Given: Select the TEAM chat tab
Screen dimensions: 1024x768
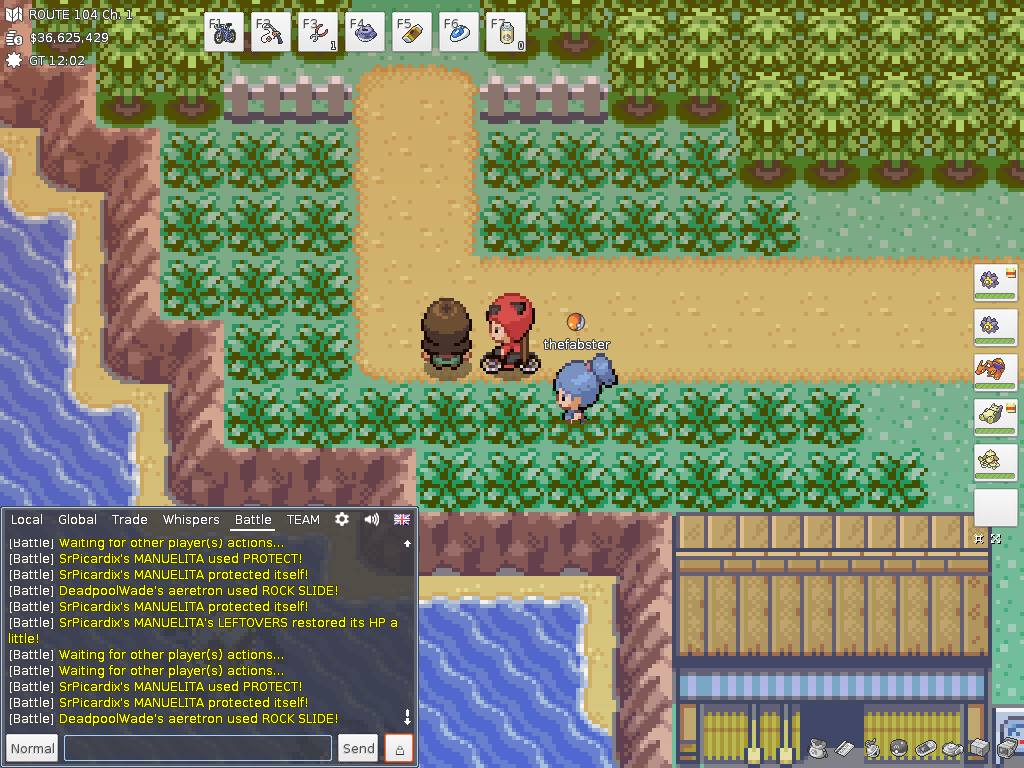Looking at the screenshot, I should [303, 520].
